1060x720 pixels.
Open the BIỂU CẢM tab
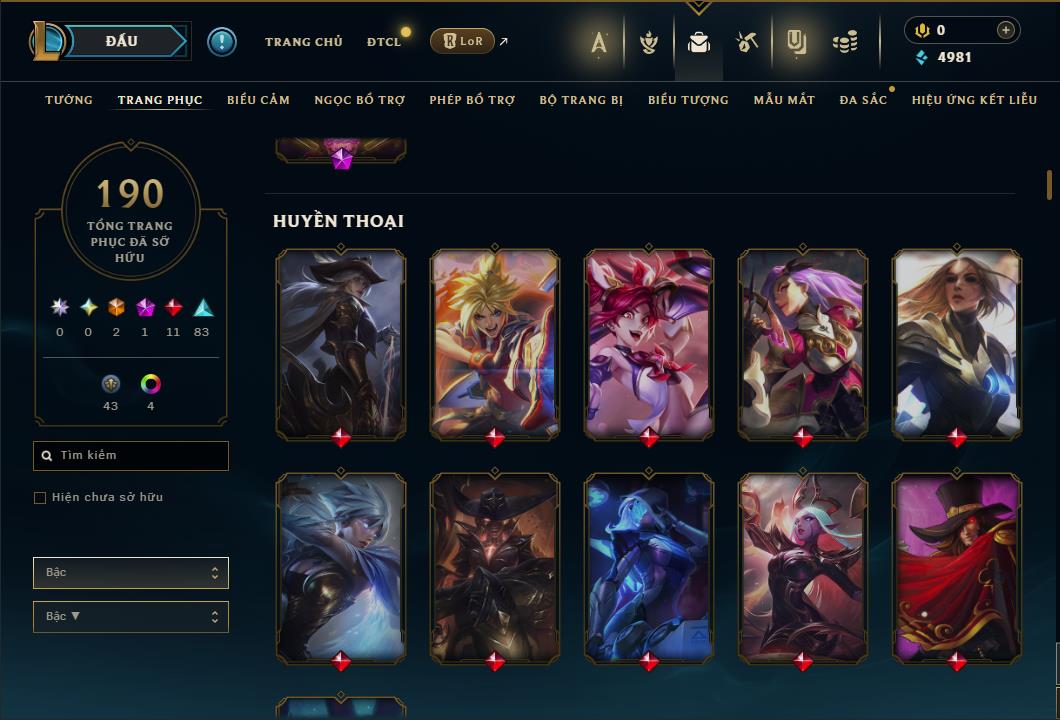(x=258, y=100)
